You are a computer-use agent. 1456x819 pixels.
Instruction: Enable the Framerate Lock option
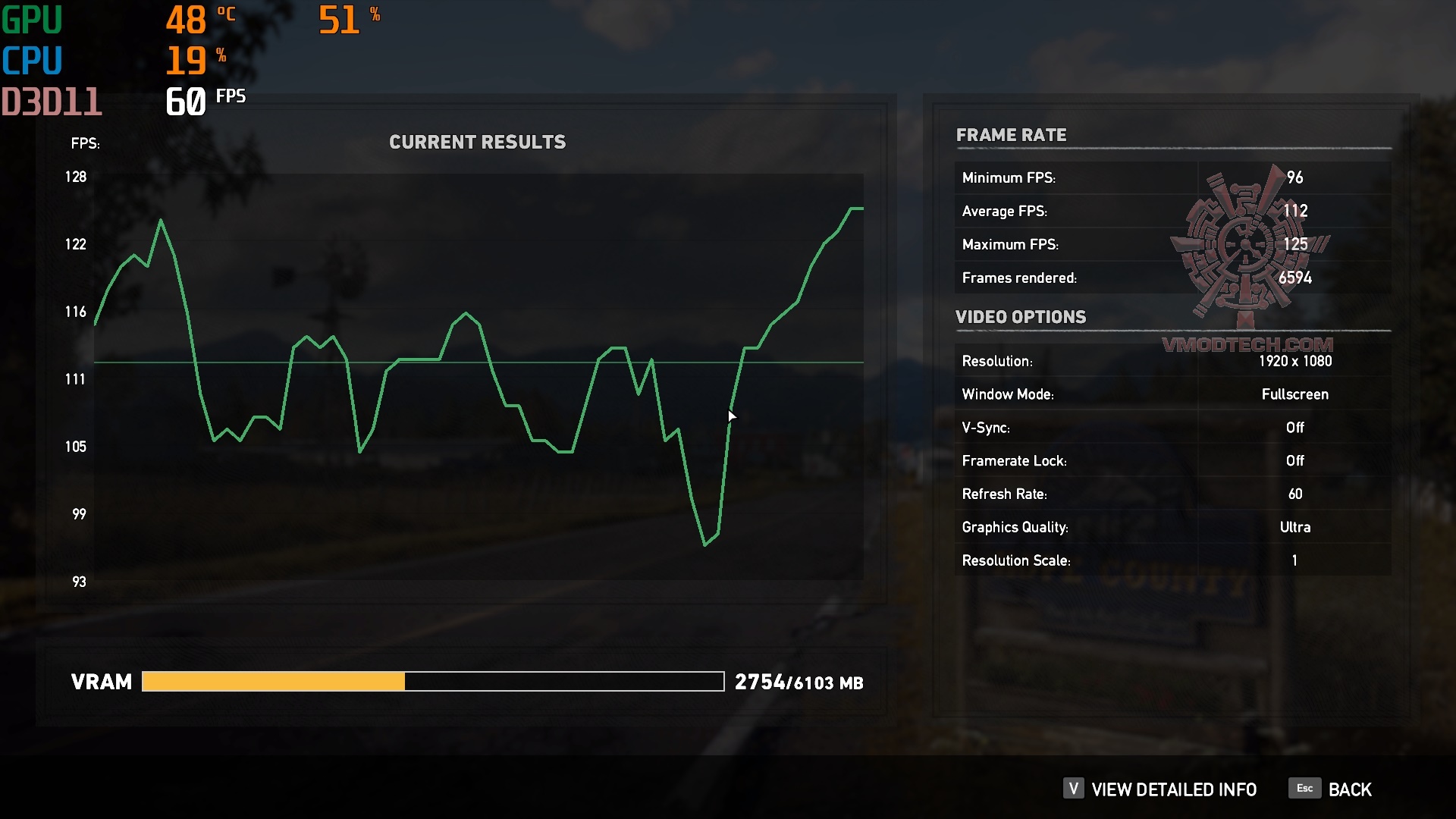(1294, 460)
